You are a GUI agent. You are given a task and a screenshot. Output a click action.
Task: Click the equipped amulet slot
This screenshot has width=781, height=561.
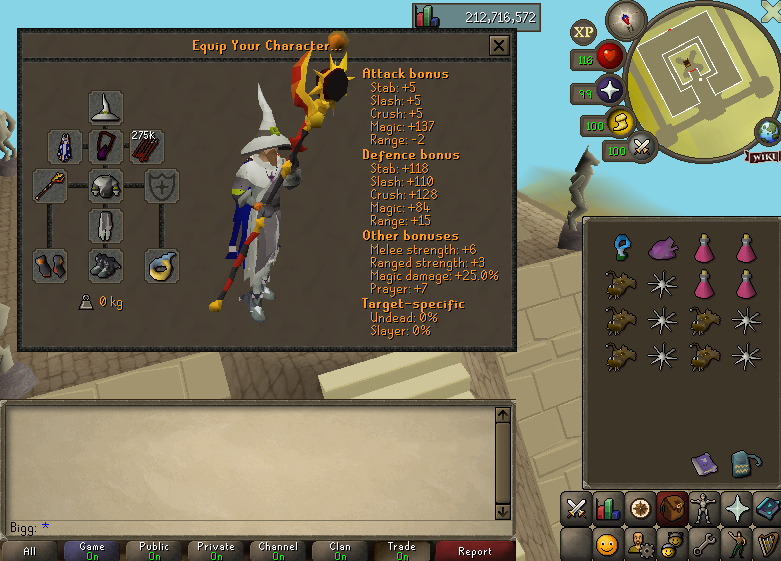[x=106, y=147]
